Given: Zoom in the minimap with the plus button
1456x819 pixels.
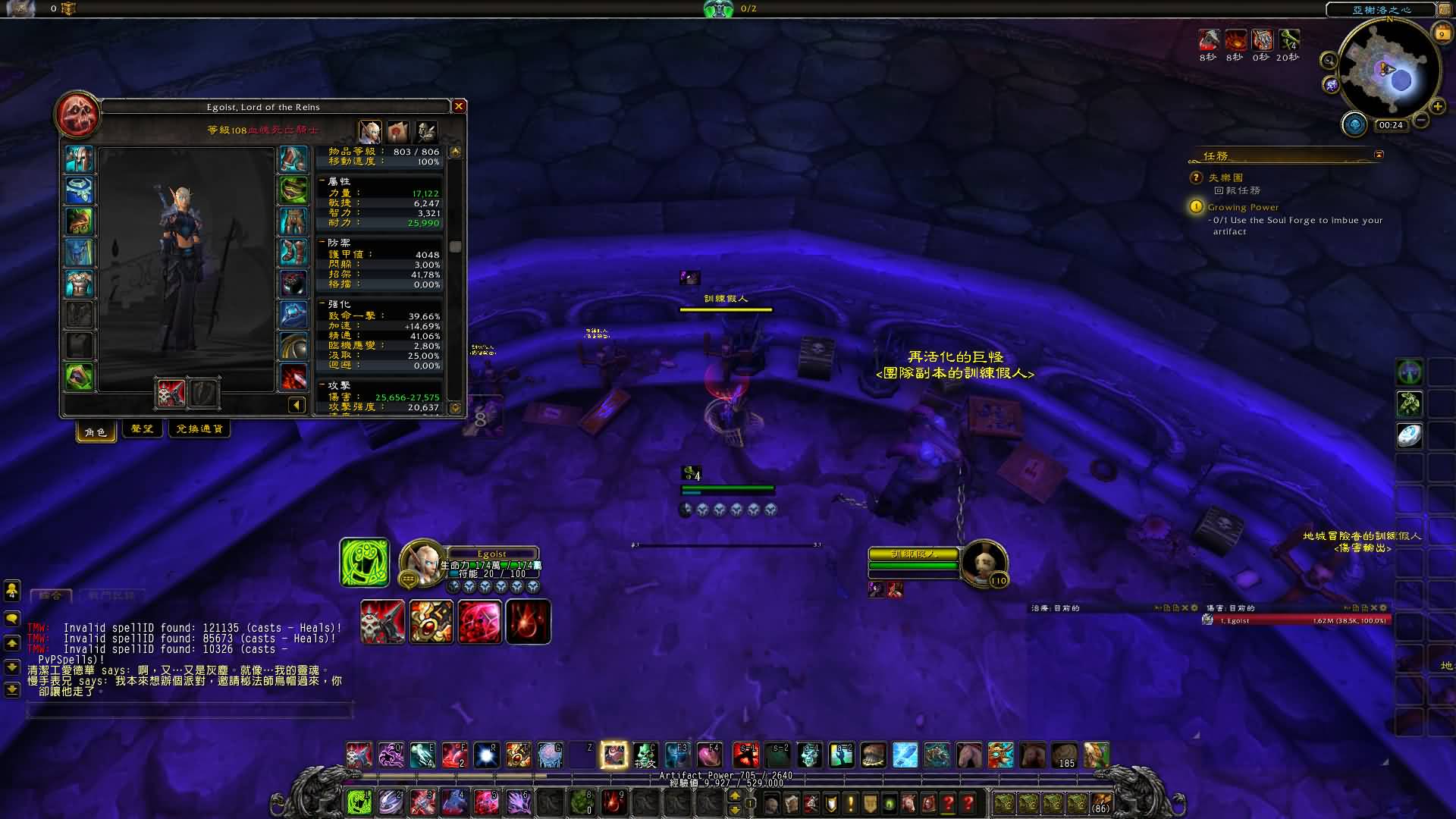Looking at the screenshot, I should pyautogui.click(x=1437, y=106).
